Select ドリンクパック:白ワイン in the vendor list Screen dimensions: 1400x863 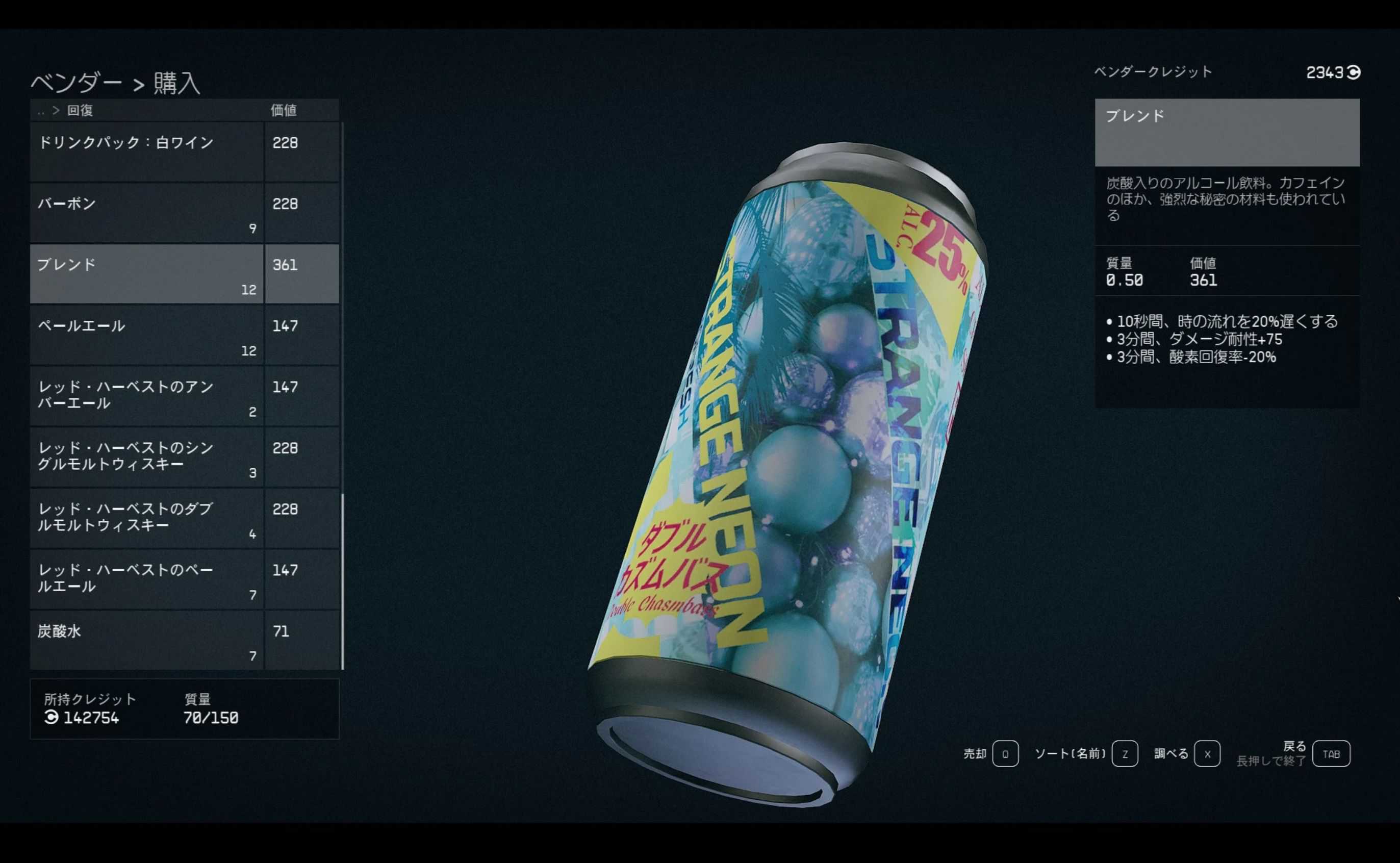point(147,152)
